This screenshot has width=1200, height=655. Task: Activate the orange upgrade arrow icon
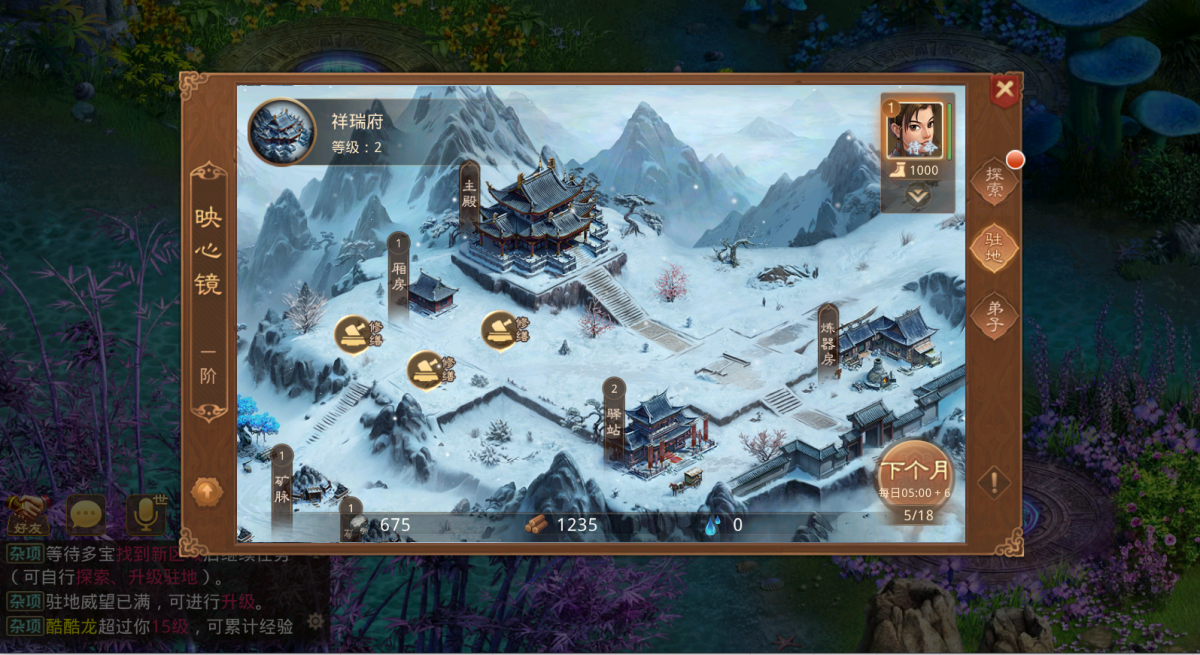point(206,491)
